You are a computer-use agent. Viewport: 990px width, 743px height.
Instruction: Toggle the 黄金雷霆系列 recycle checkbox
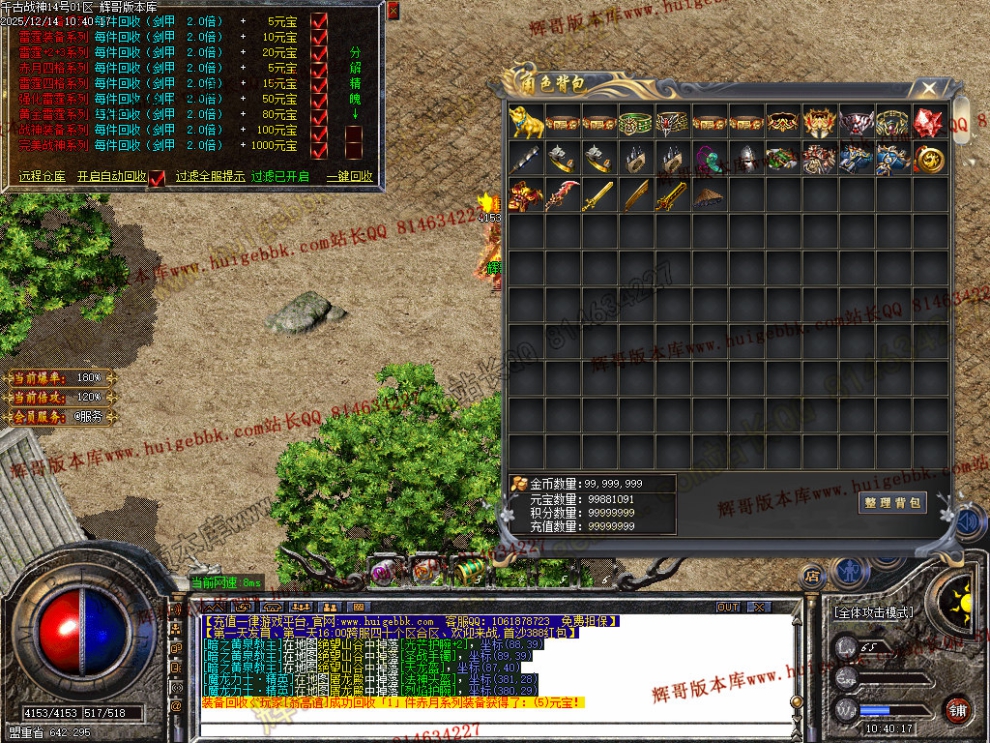pos(319,115)
